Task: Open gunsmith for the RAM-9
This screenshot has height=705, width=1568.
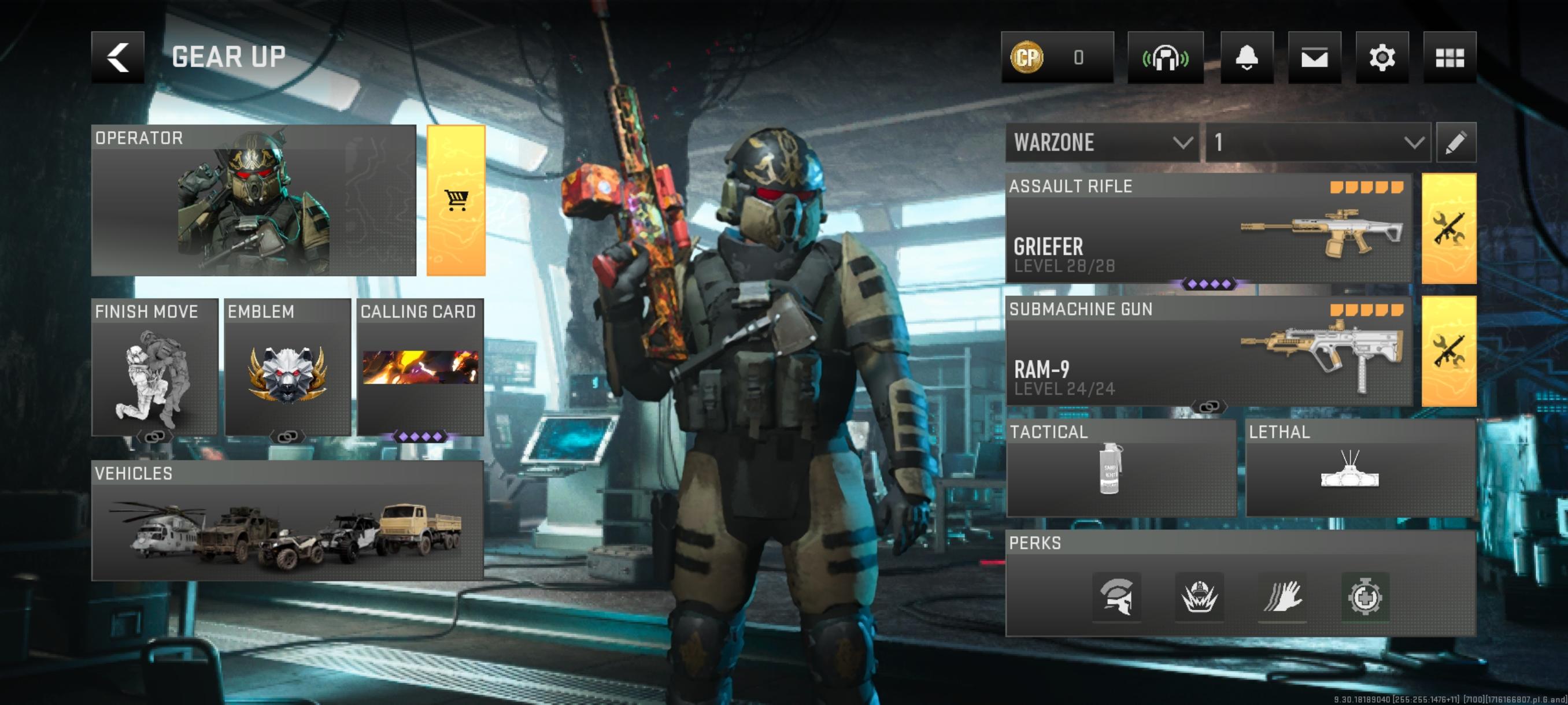Action: [x=1449, y=351]
